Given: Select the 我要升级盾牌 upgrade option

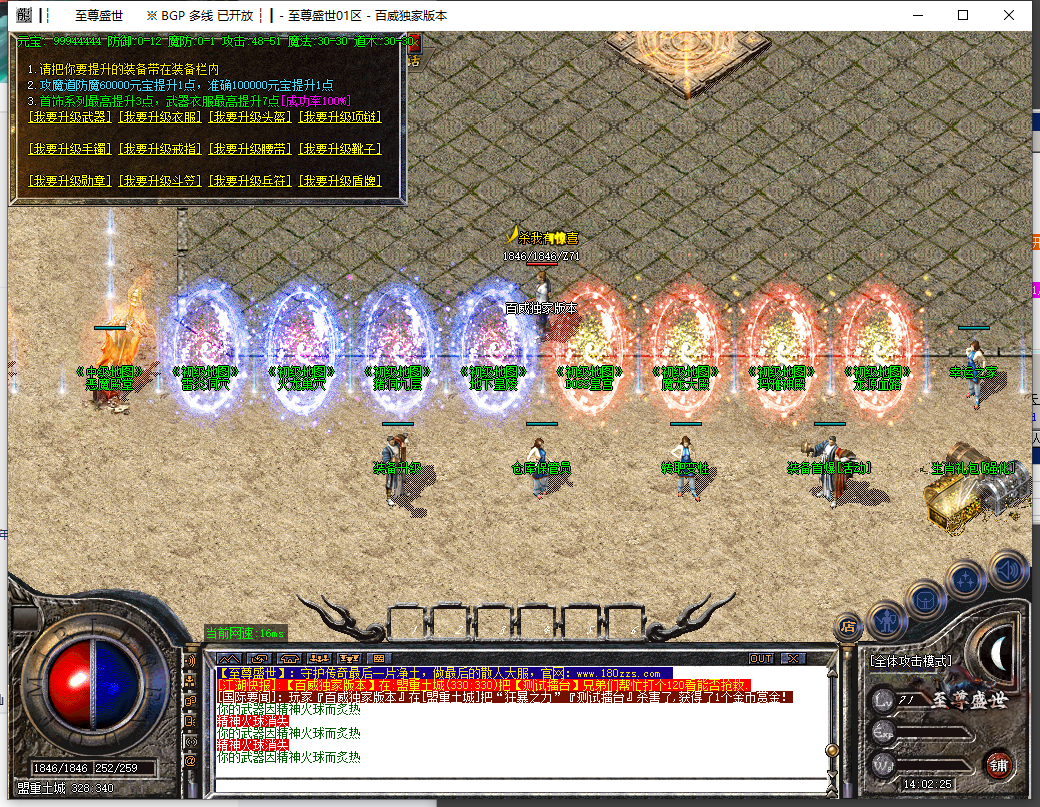Looking at the screenshot, I should click(341, 181).
